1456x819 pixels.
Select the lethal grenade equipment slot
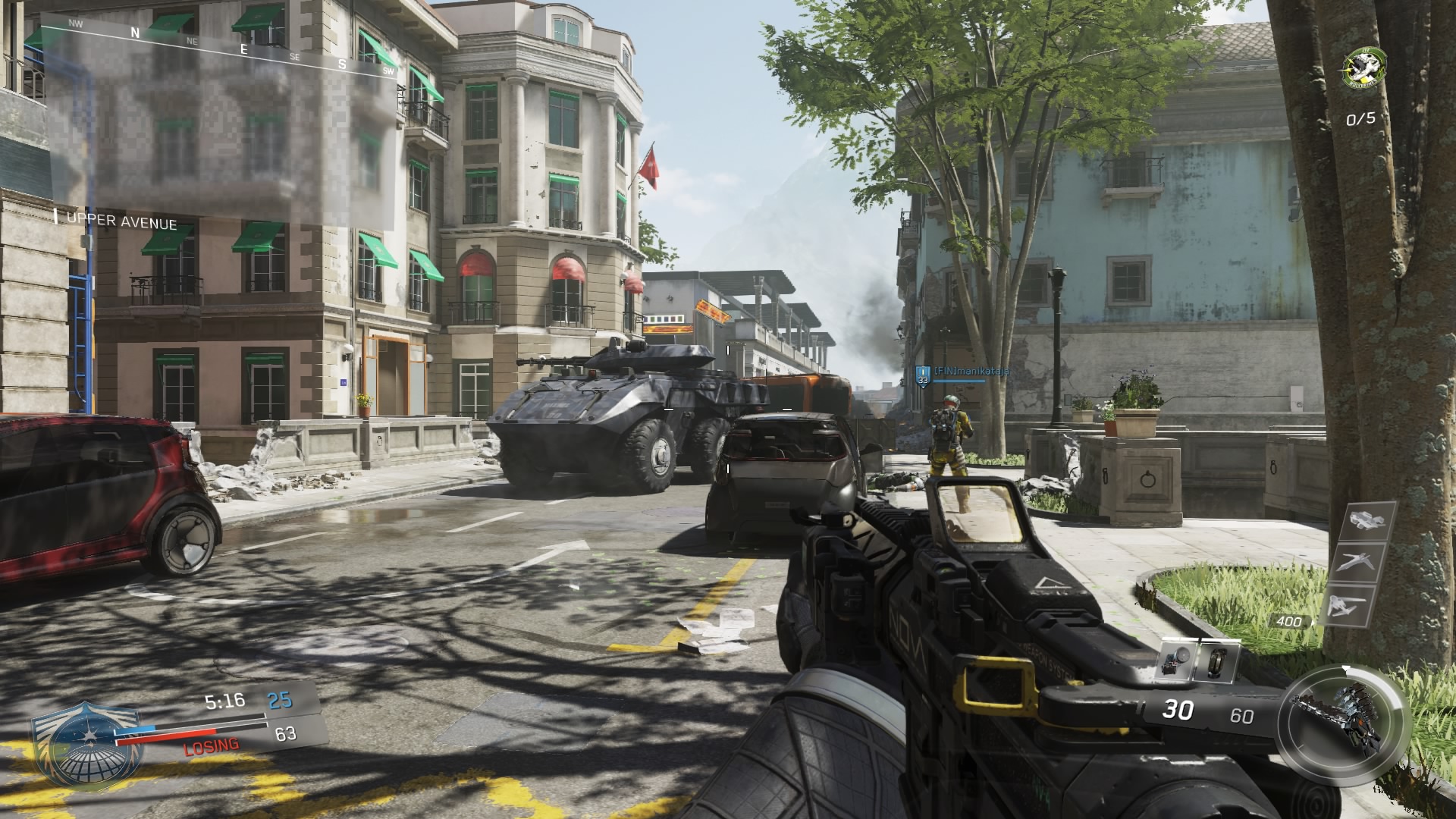click(1178, 660)
